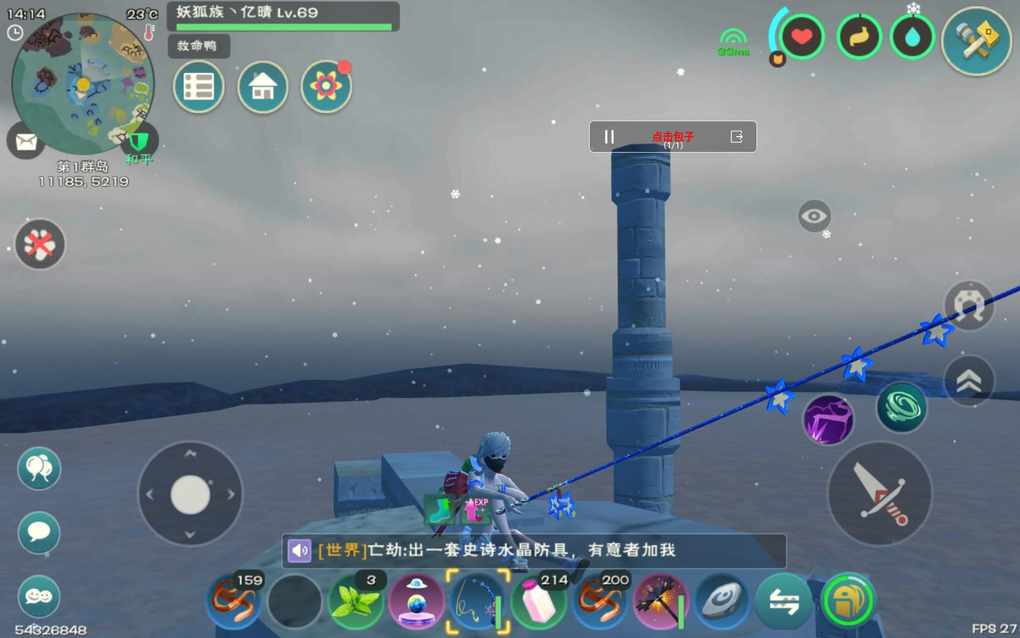Open the list menu button
Viewport: 1020px width, 638px height.
click(198, 87)
